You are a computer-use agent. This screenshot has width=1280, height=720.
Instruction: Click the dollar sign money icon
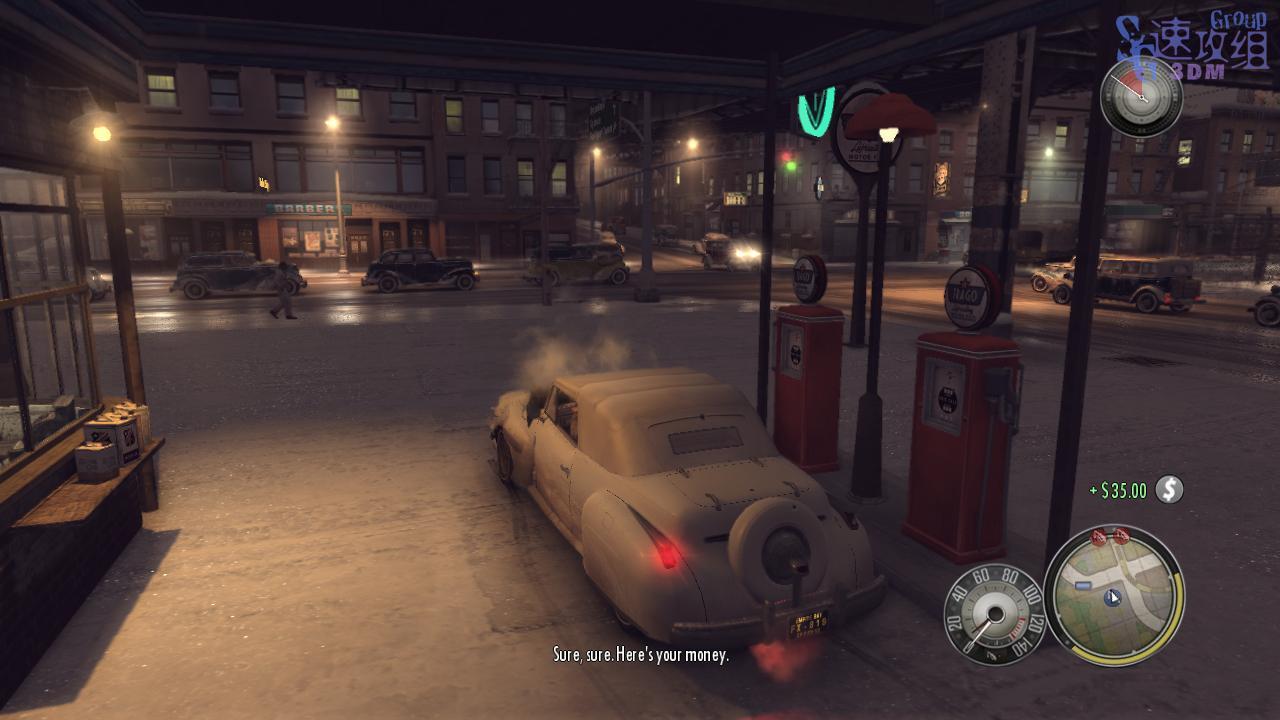click(1168, 489)
